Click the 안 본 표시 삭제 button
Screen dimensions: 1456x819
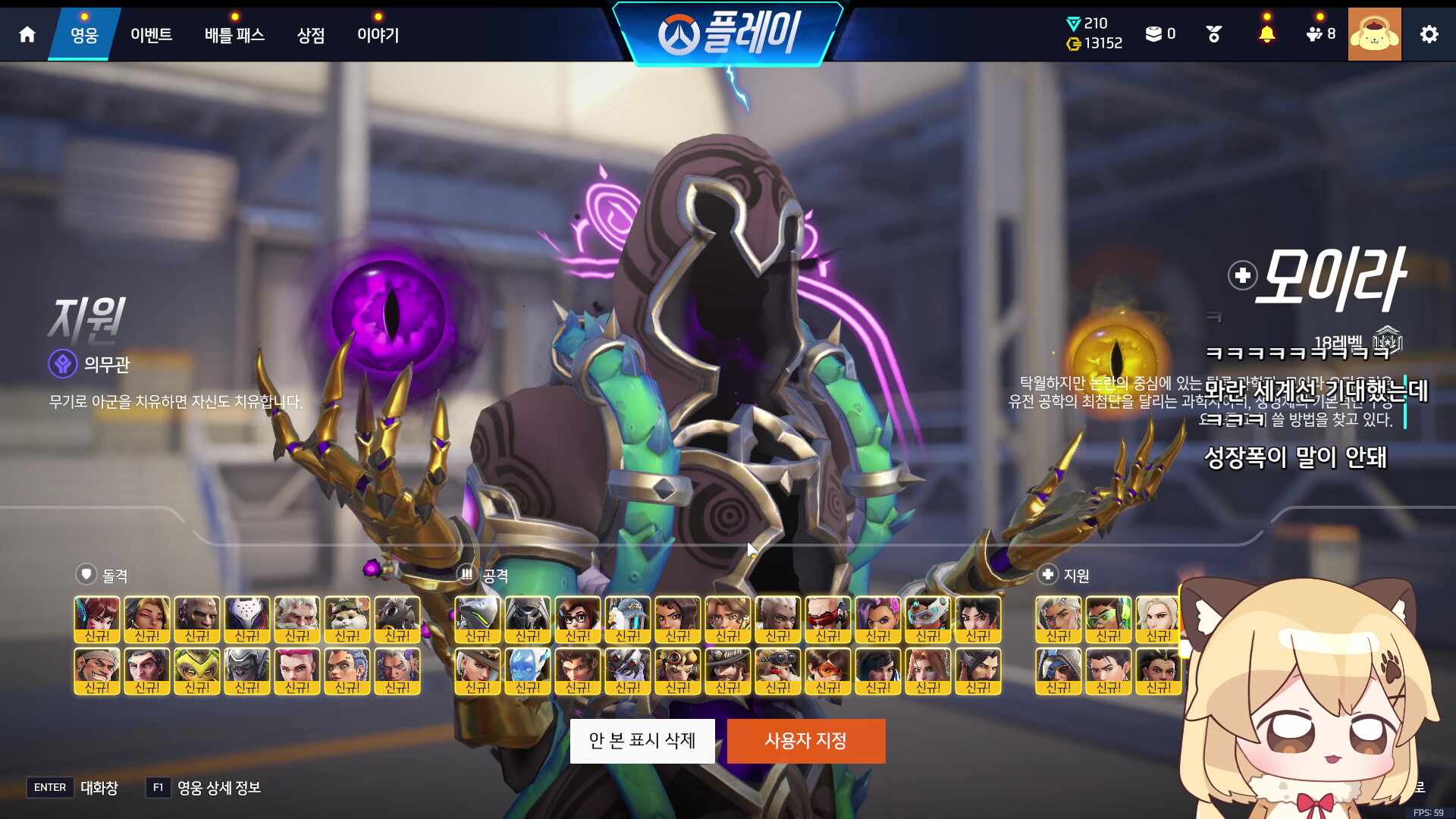coord(642,741)
